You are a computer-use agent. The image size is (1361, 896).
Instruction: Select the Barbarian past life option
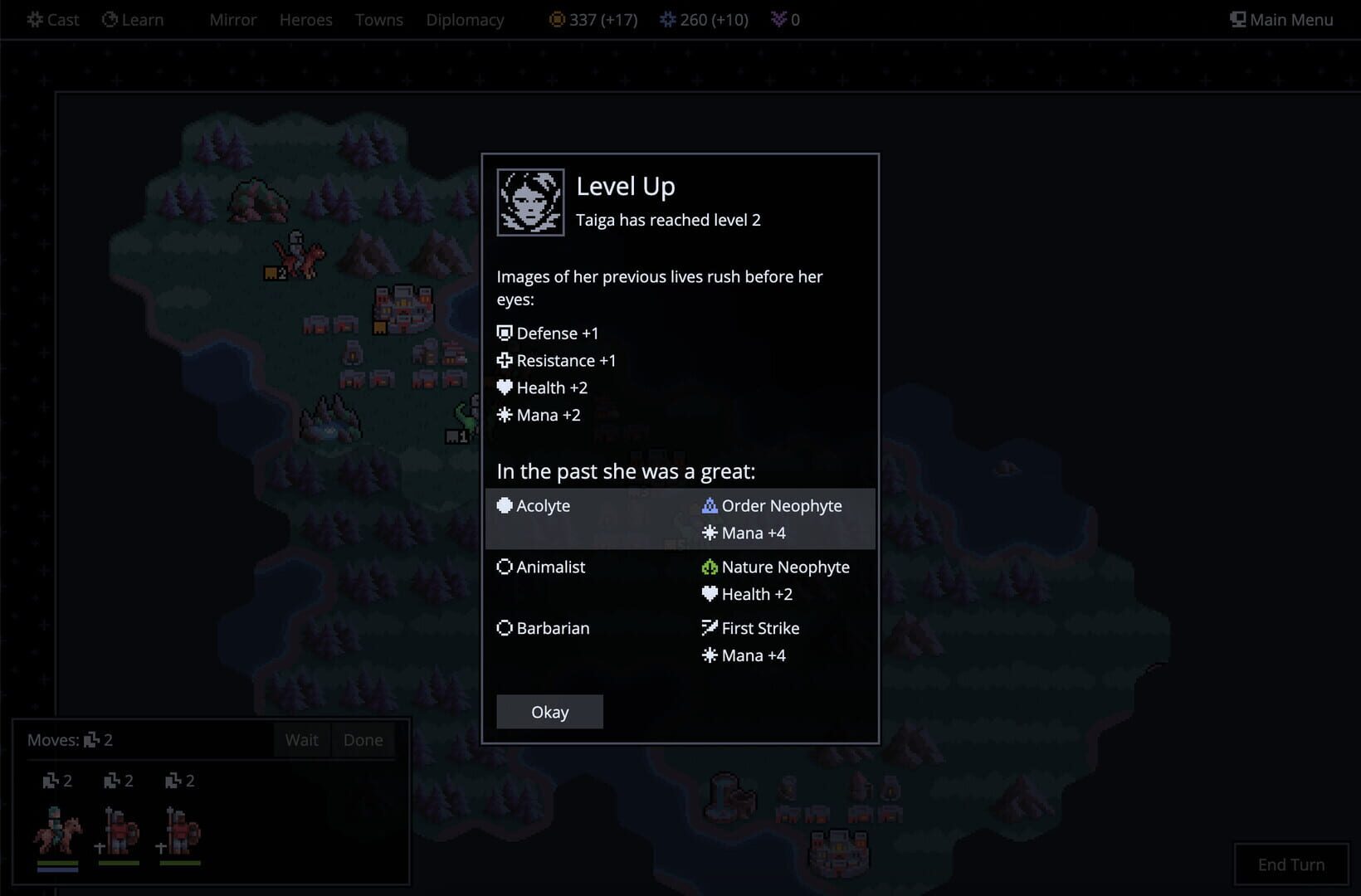pyautogui.click(x=553, y=628)
